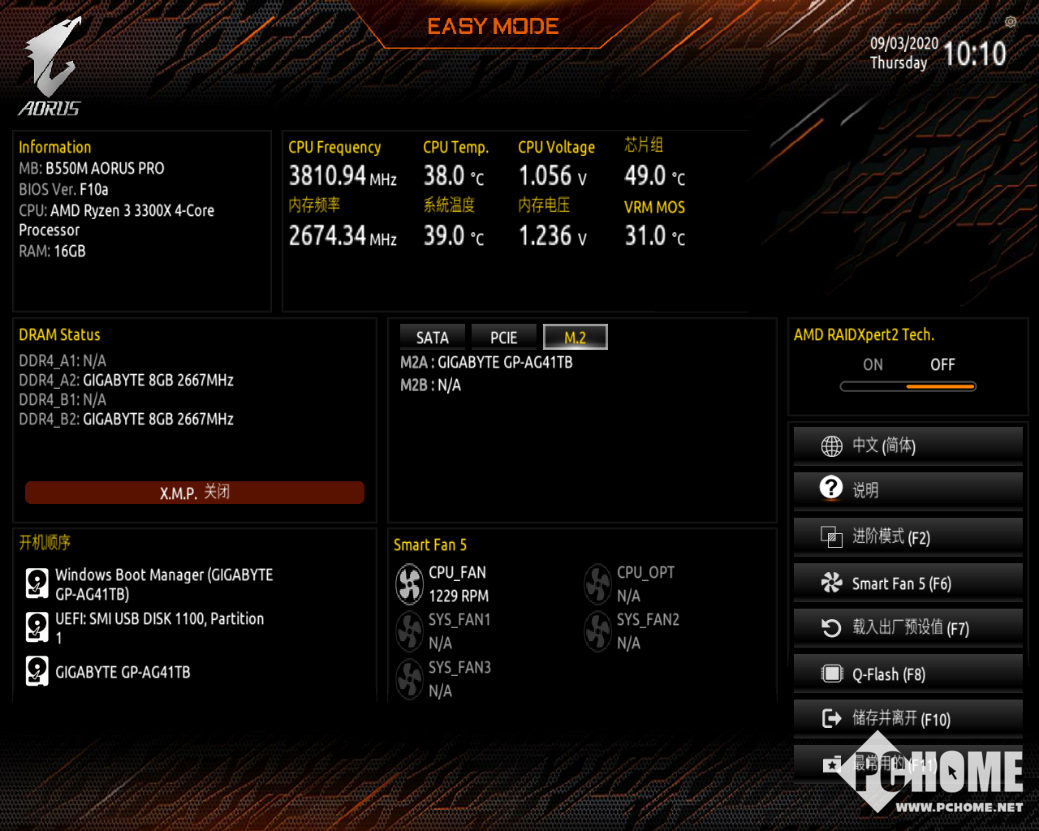The image size is (1039, 831).
Task: Pick the UEFI SMI USB DISK entry
Action: tap(159, 628)
